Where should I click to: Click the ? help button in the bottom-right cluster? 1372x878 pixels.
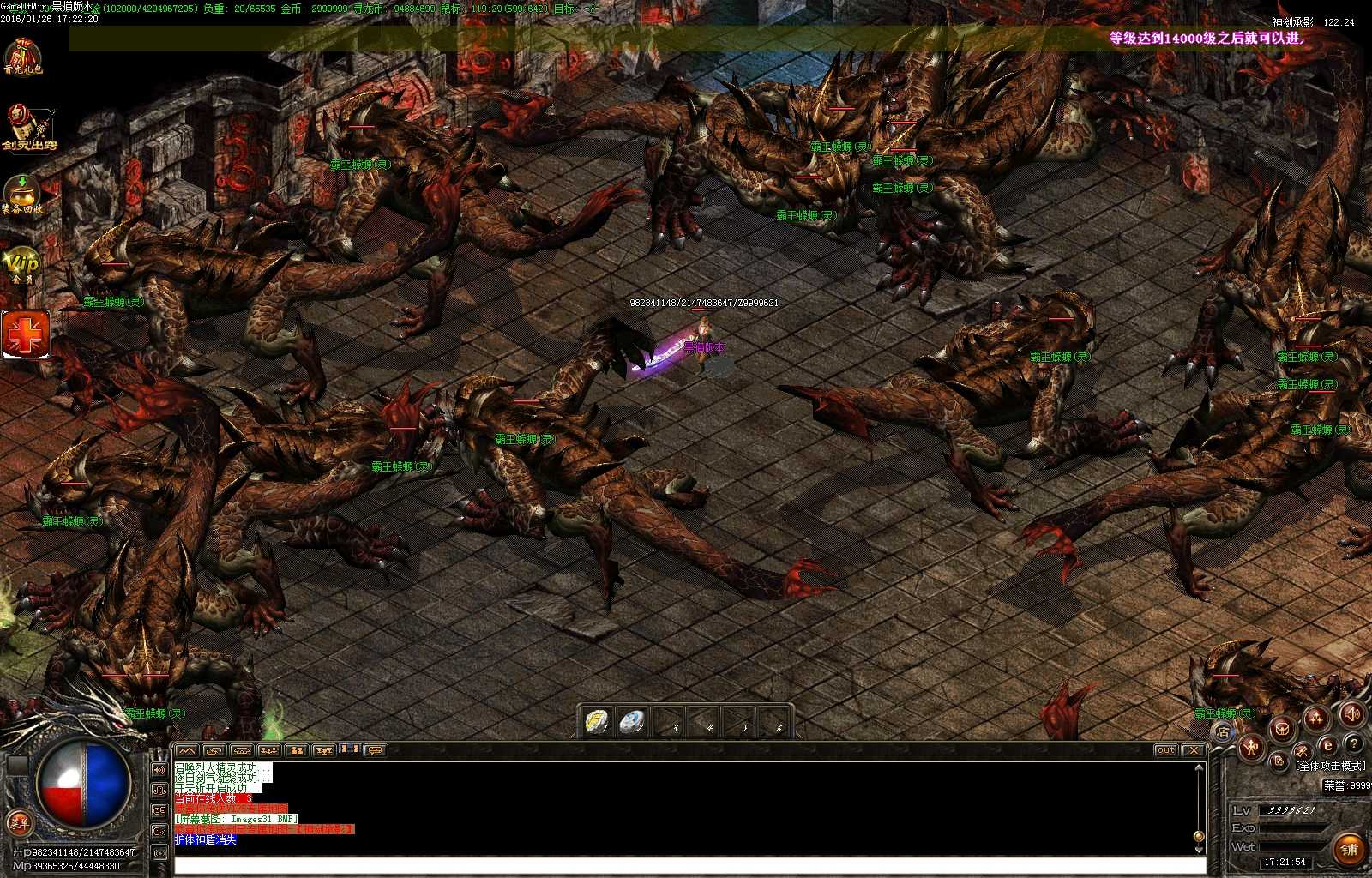[1354, 744]
